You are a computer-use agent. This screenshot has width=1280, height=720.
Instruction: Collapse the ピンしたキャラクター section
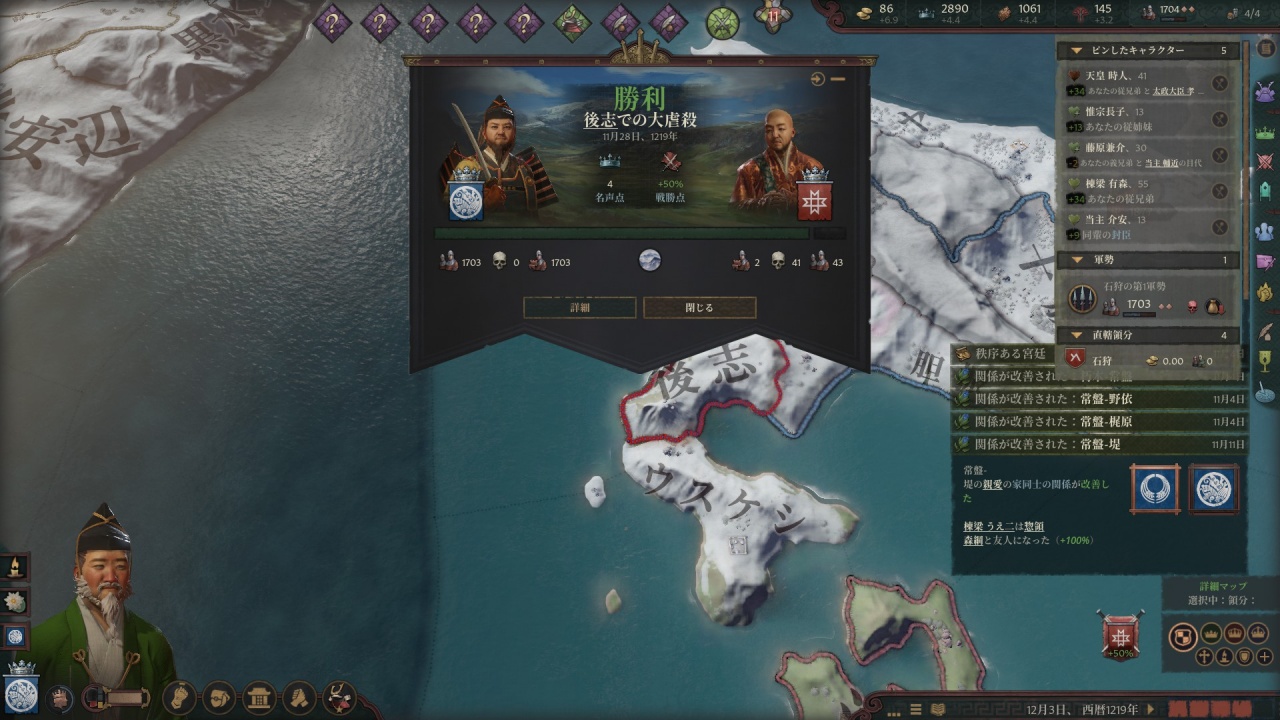coord(1076,50)
